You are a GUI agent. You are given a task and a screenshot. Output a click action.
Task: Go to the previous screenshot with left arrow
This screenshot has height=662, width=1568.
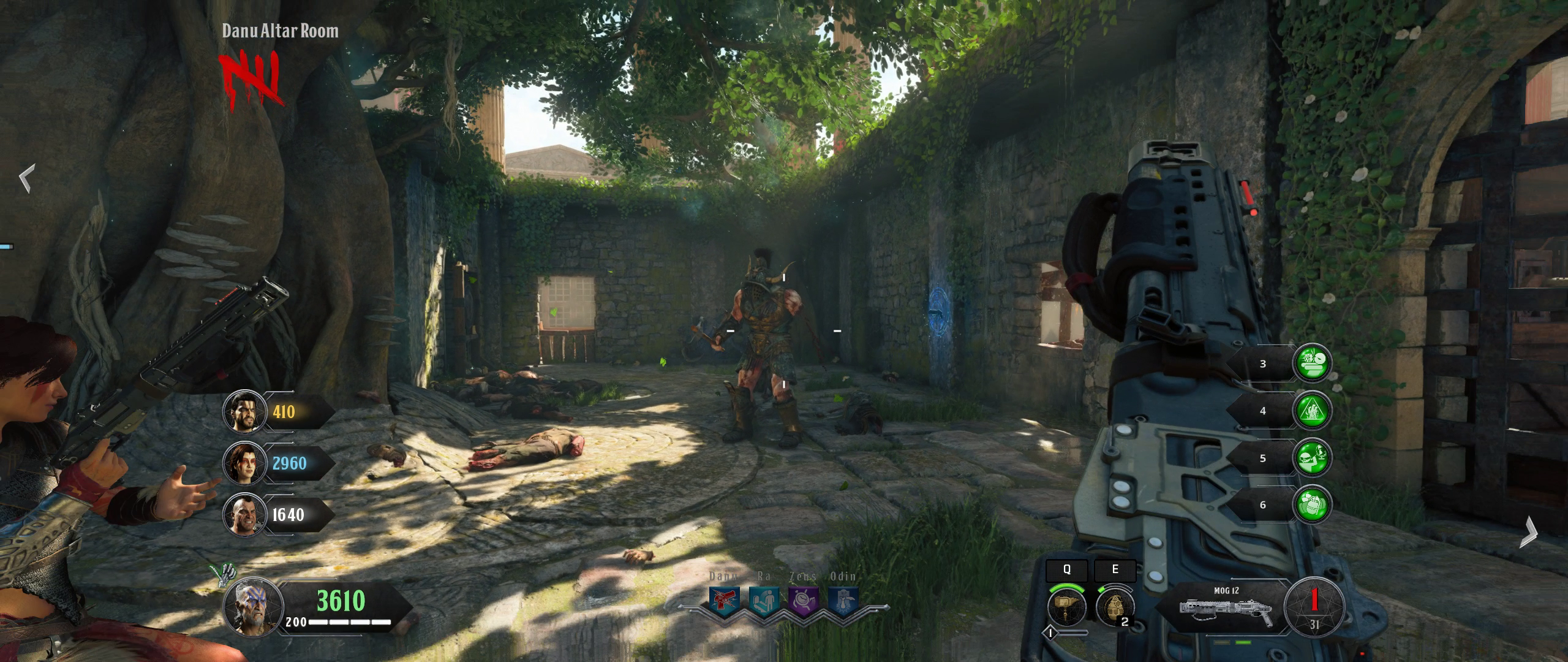pyautogui.click(x=26, y=178)
